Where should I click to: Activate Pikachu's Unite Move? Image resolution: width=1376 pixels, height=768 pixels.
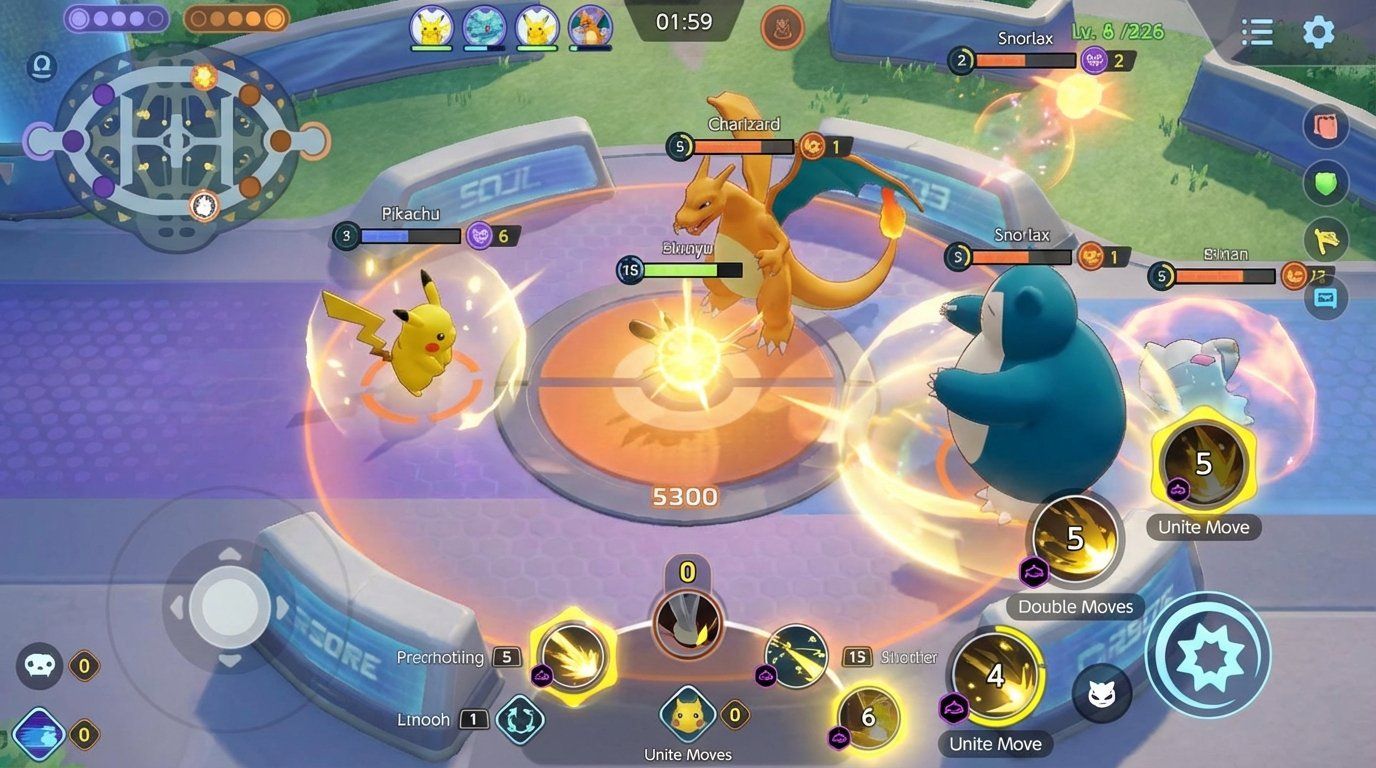click(687, 714)
